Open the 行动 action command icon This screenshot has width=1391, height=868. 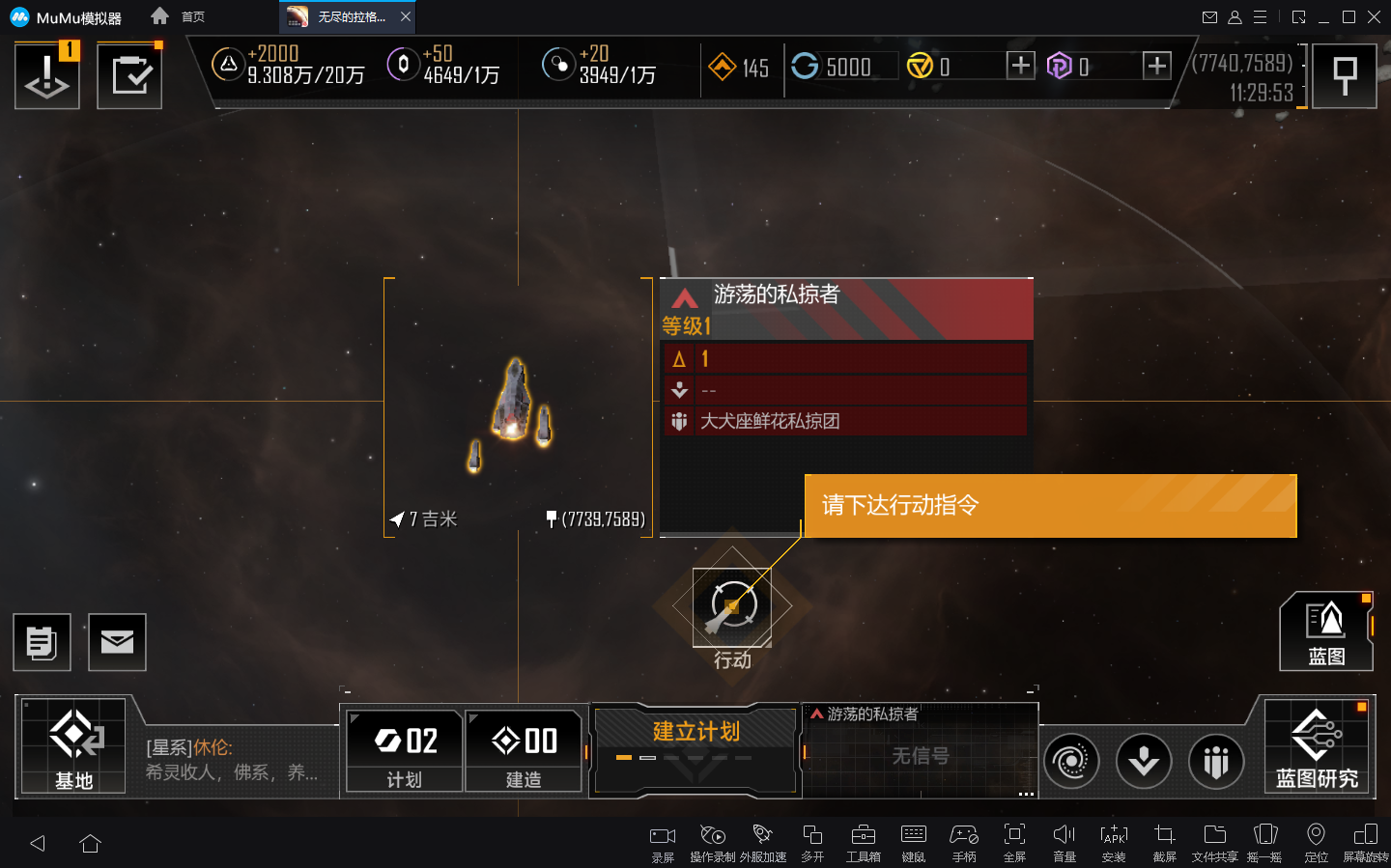click(732, 607)
